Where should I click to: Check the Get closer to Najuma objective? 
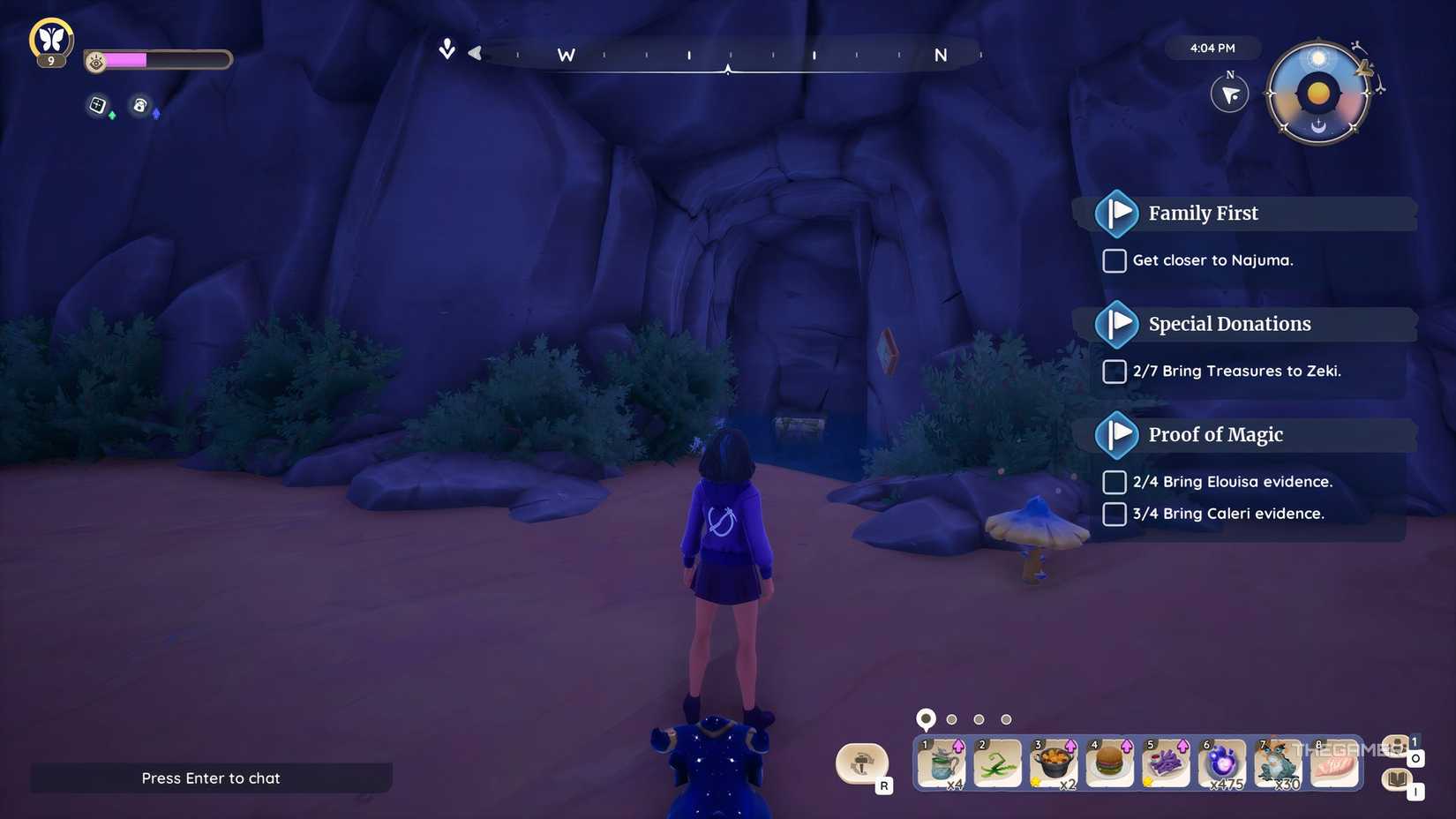pos(1114,260)
